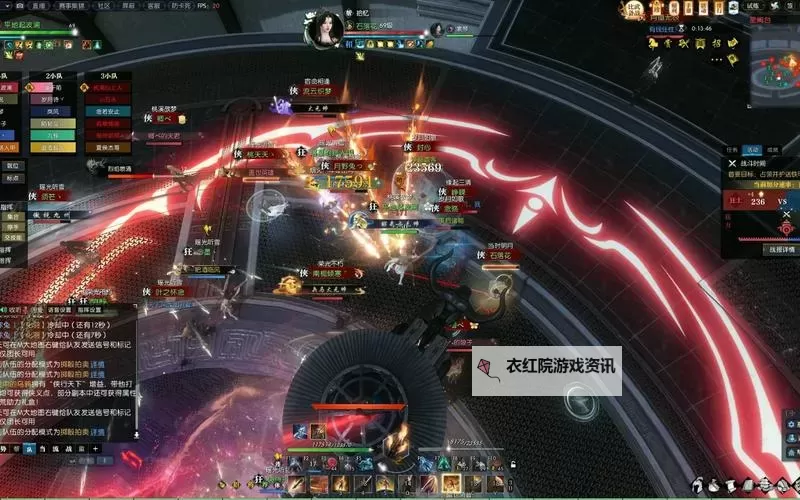Image resolution: width=800 pixels, height=500 pixels.
Task: Click the 衣红院游戏资讯 watermark banner
Action: (548, 370)
